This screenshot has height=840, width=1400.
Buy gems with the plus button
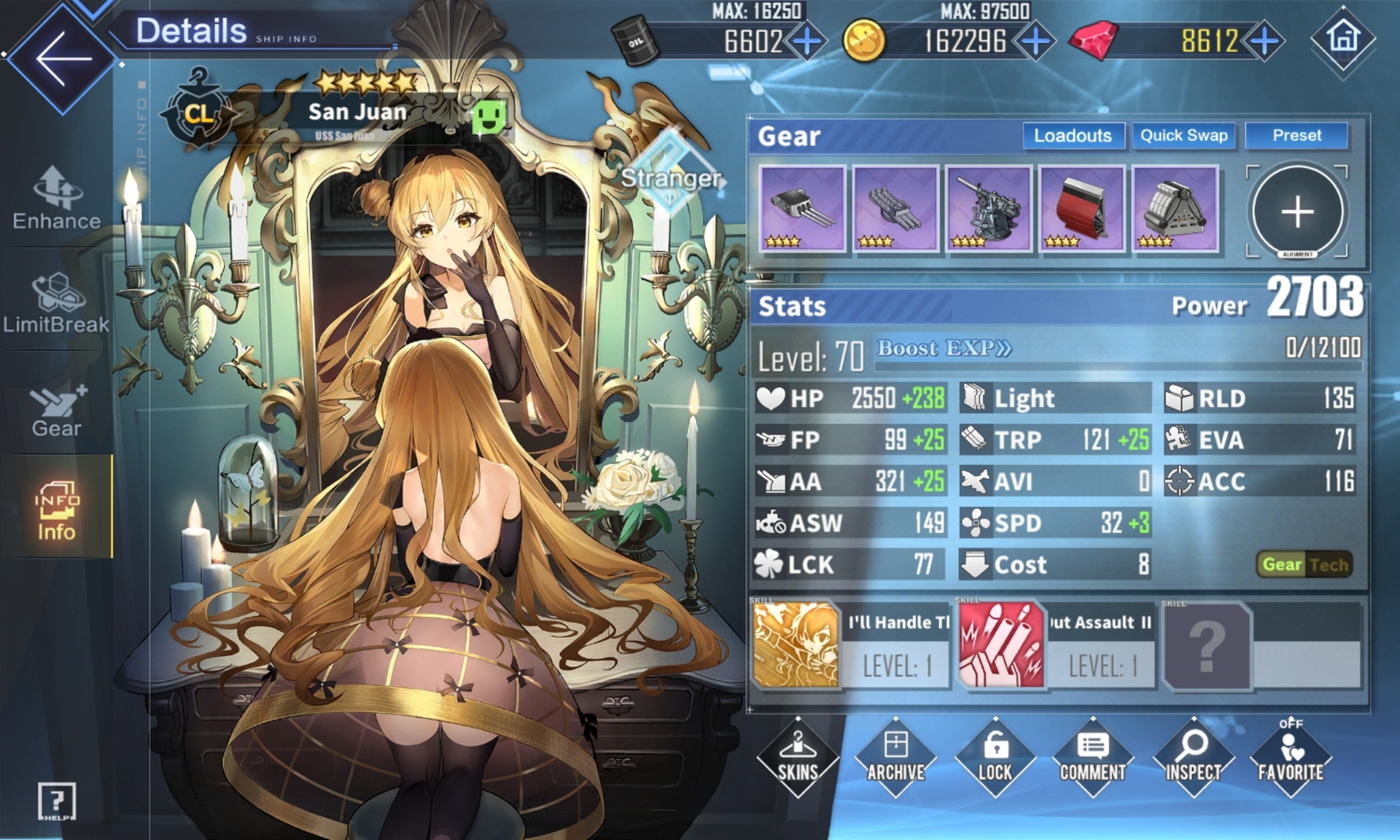[1265, 42]
